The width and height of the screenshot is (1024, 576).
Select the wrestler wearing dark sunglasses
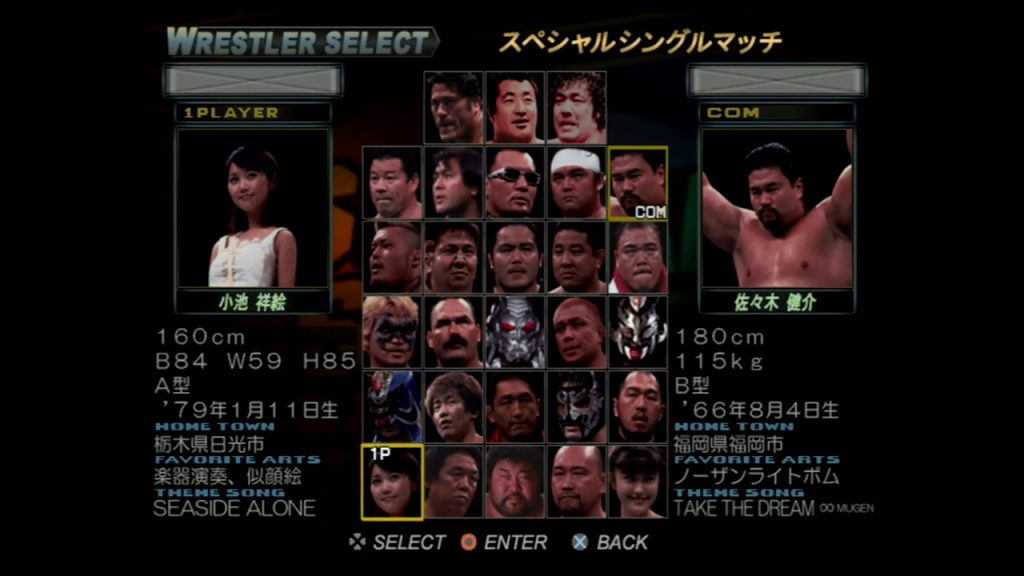[515, 183]
